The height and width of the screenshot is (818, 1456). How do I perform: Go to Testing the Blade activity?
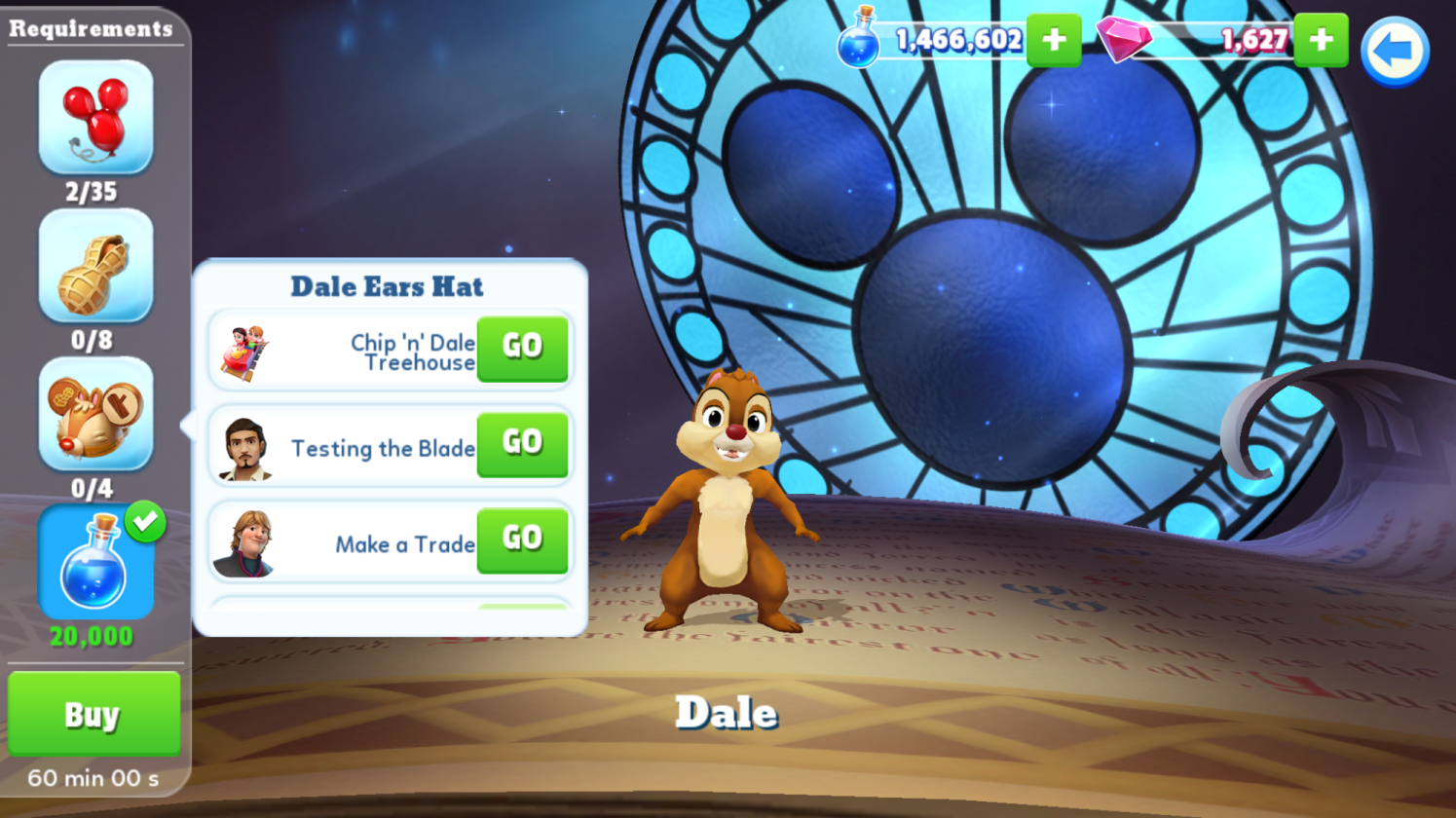(x=522, y=444)
